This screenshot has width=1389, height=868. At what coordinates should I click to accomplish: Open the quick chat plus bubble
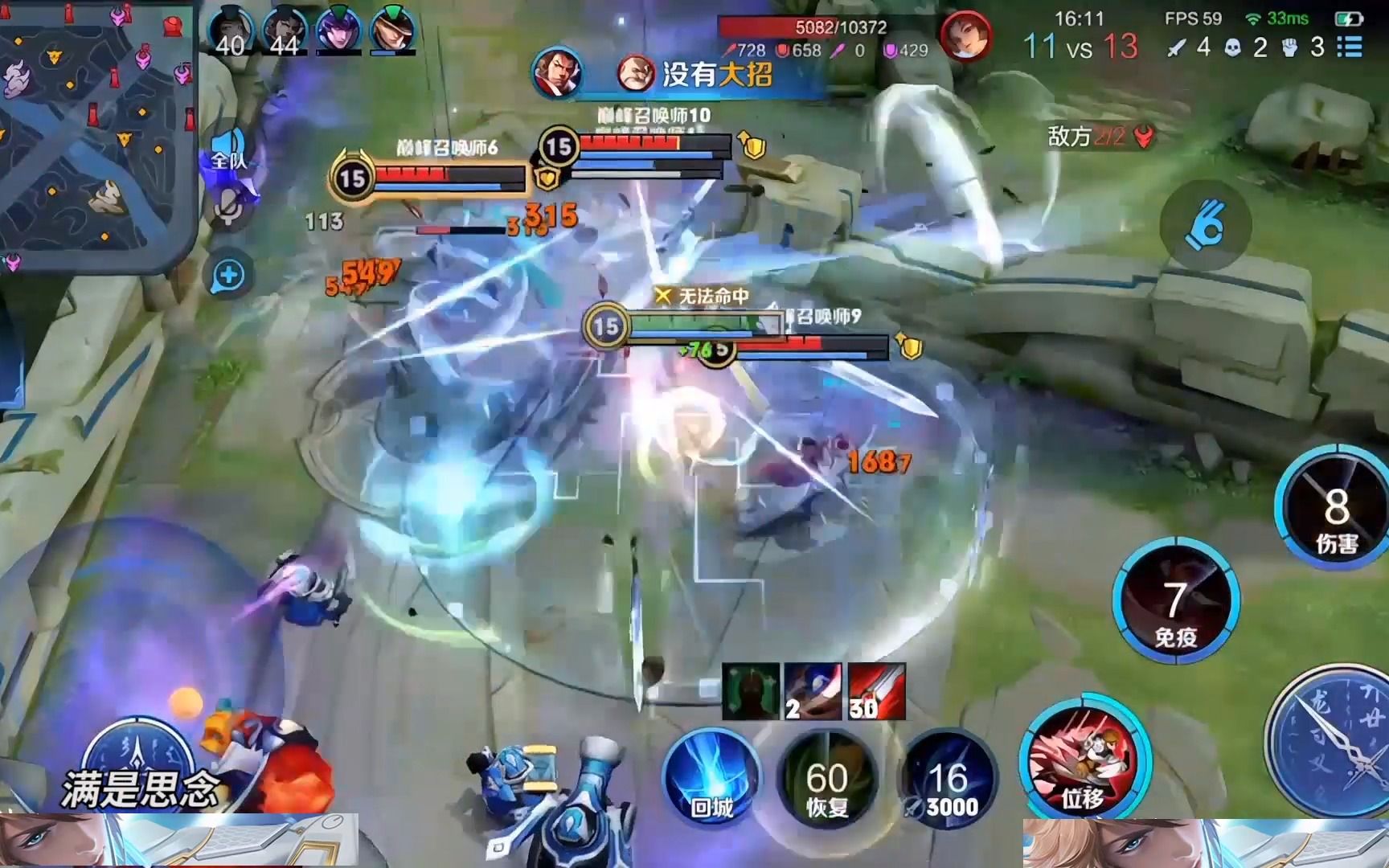click(231, 273)
